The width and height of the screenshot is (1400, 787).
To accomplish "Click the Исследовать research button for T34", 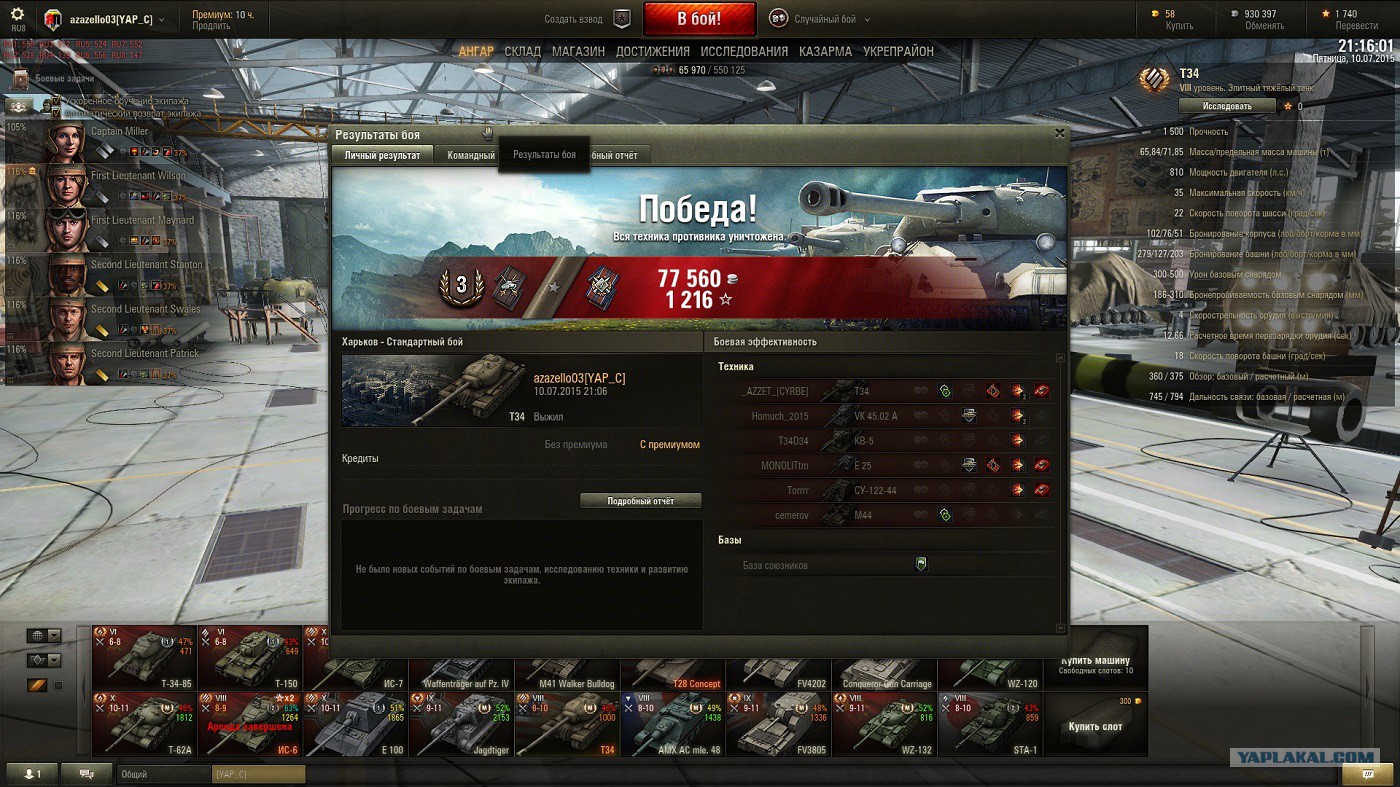I will click(x=1227, y=106).
